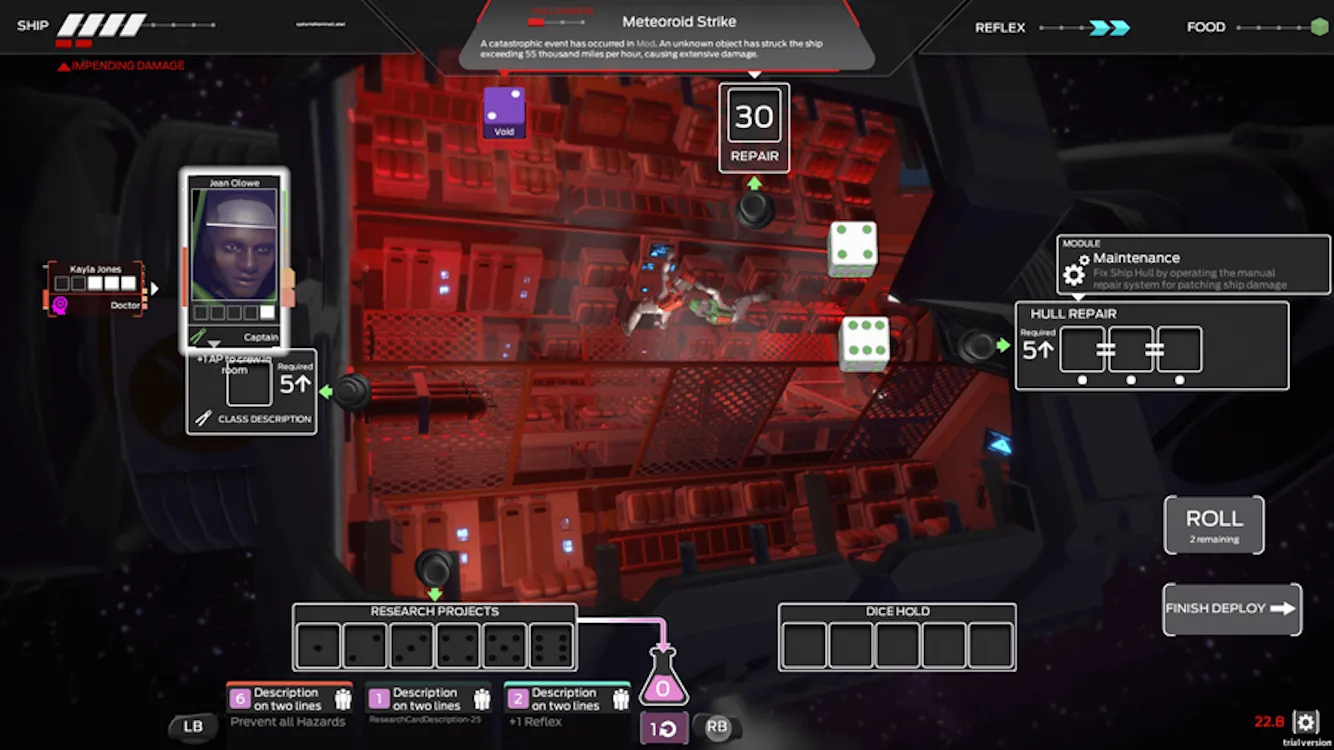This screenshot has width=1334, height=750.
Task: Click the pink research flask icon
Action: 662,680
